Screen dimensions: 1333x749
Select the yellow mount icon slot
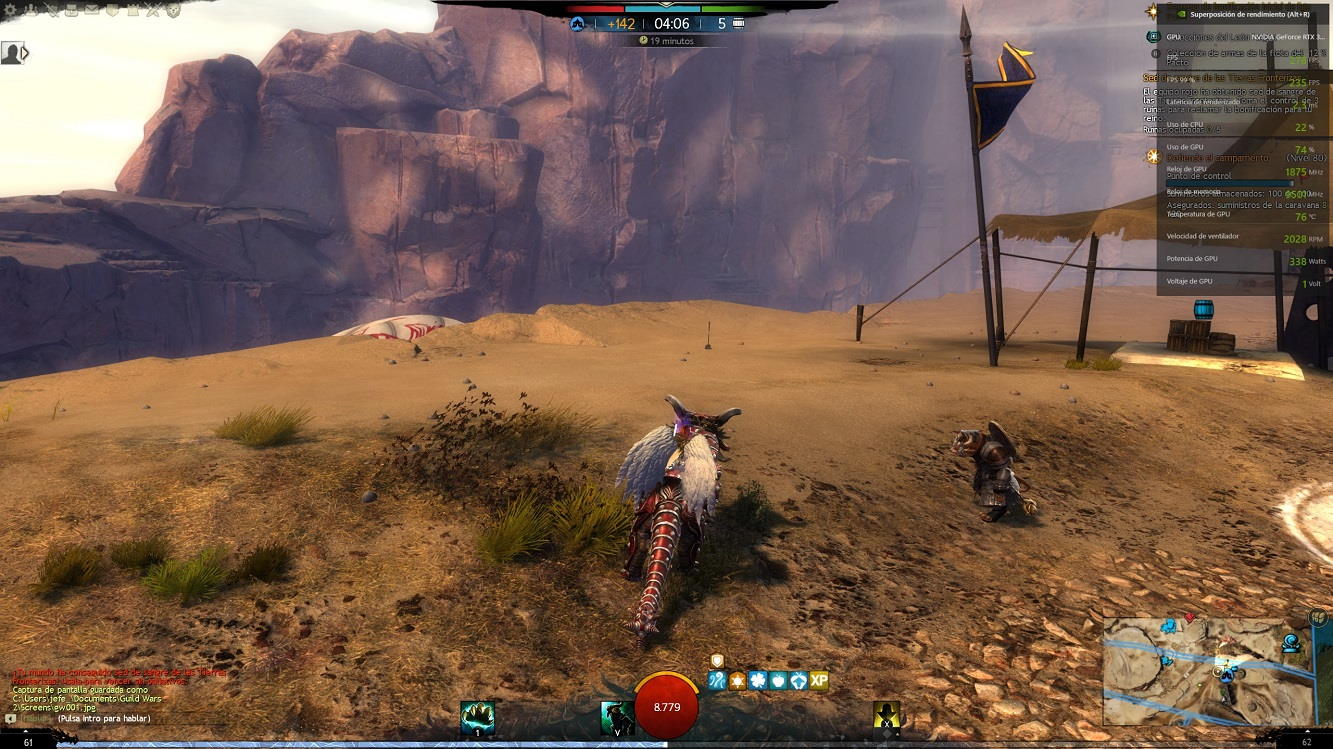pyautogui.click(x=886, y=715)
